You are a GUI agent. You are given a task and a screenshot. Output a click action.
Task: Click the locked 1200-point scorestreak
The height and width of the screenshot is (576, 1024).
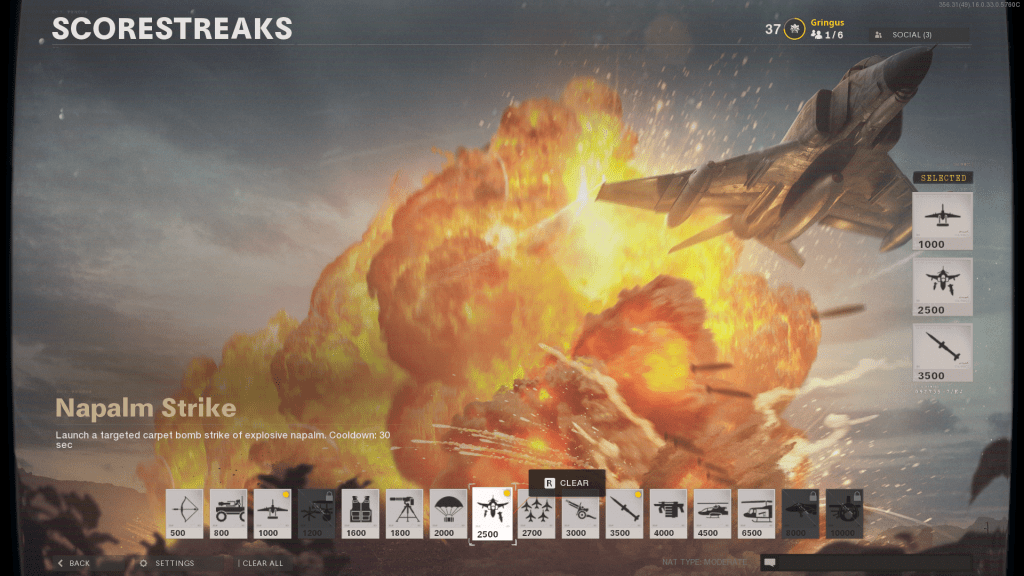316,513
